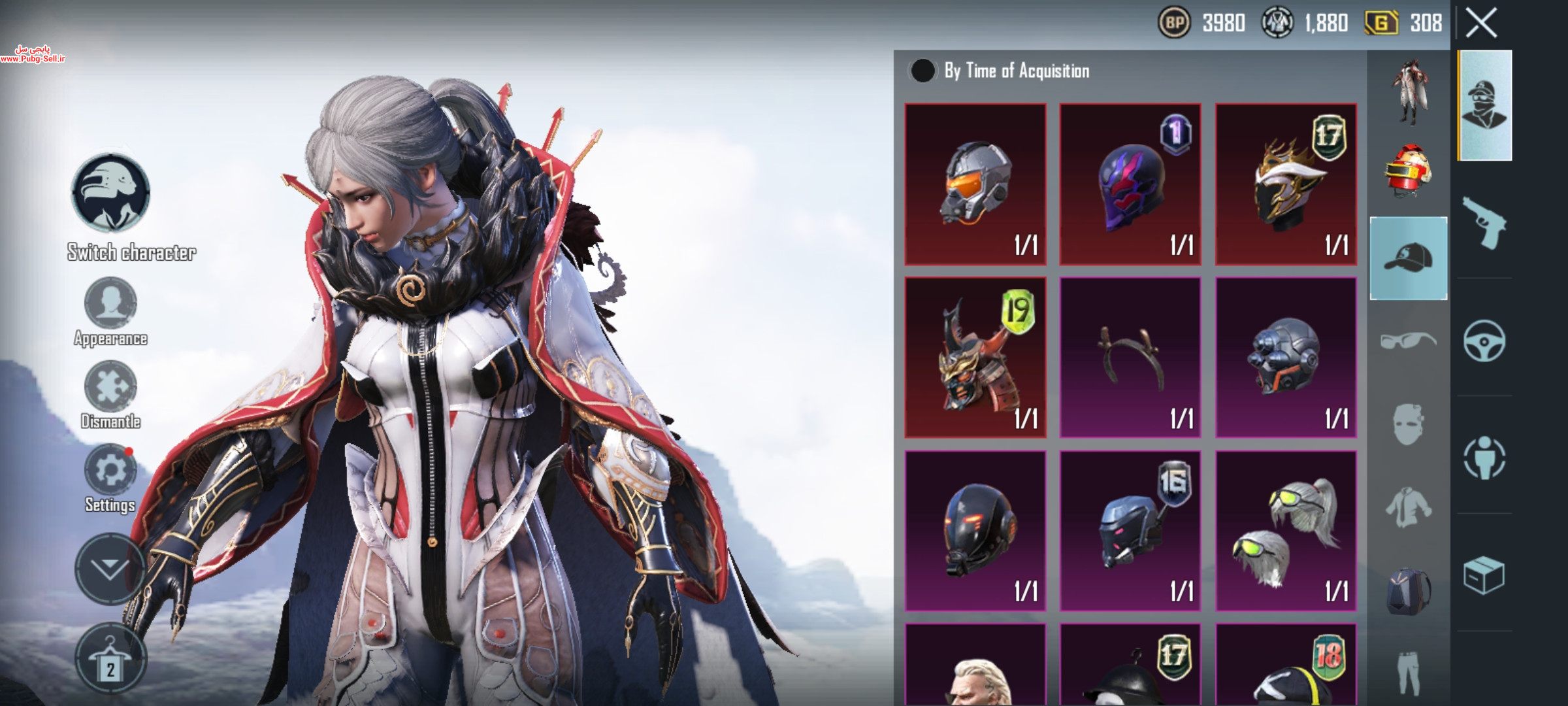Pick the horned headband item
This screenshot has height=706, width=1568.
(x=1130, y=358)
